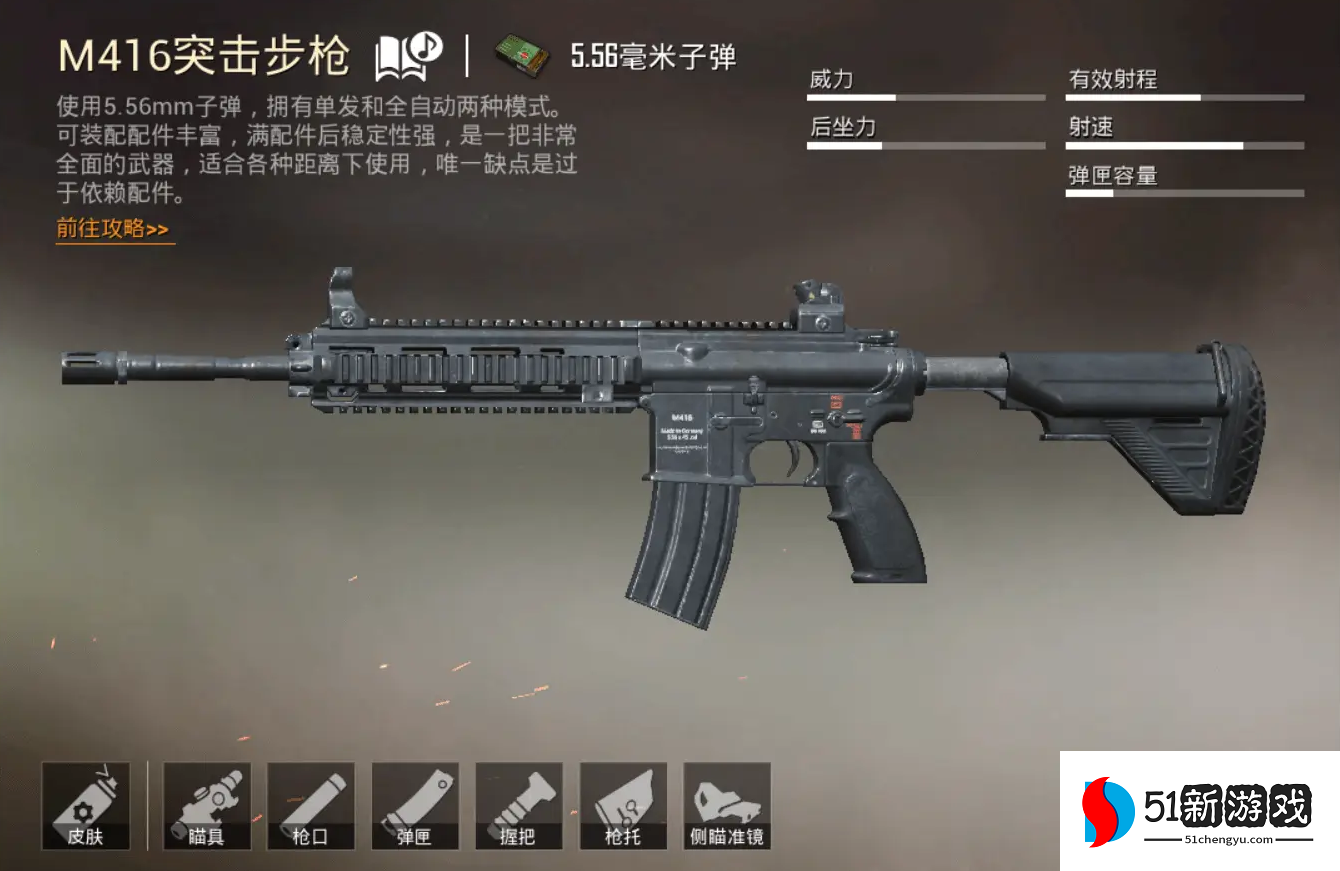Click the 后坐力 recoil stat bar
This screenshot has height=871, width=1340.
tap(925, 145)
